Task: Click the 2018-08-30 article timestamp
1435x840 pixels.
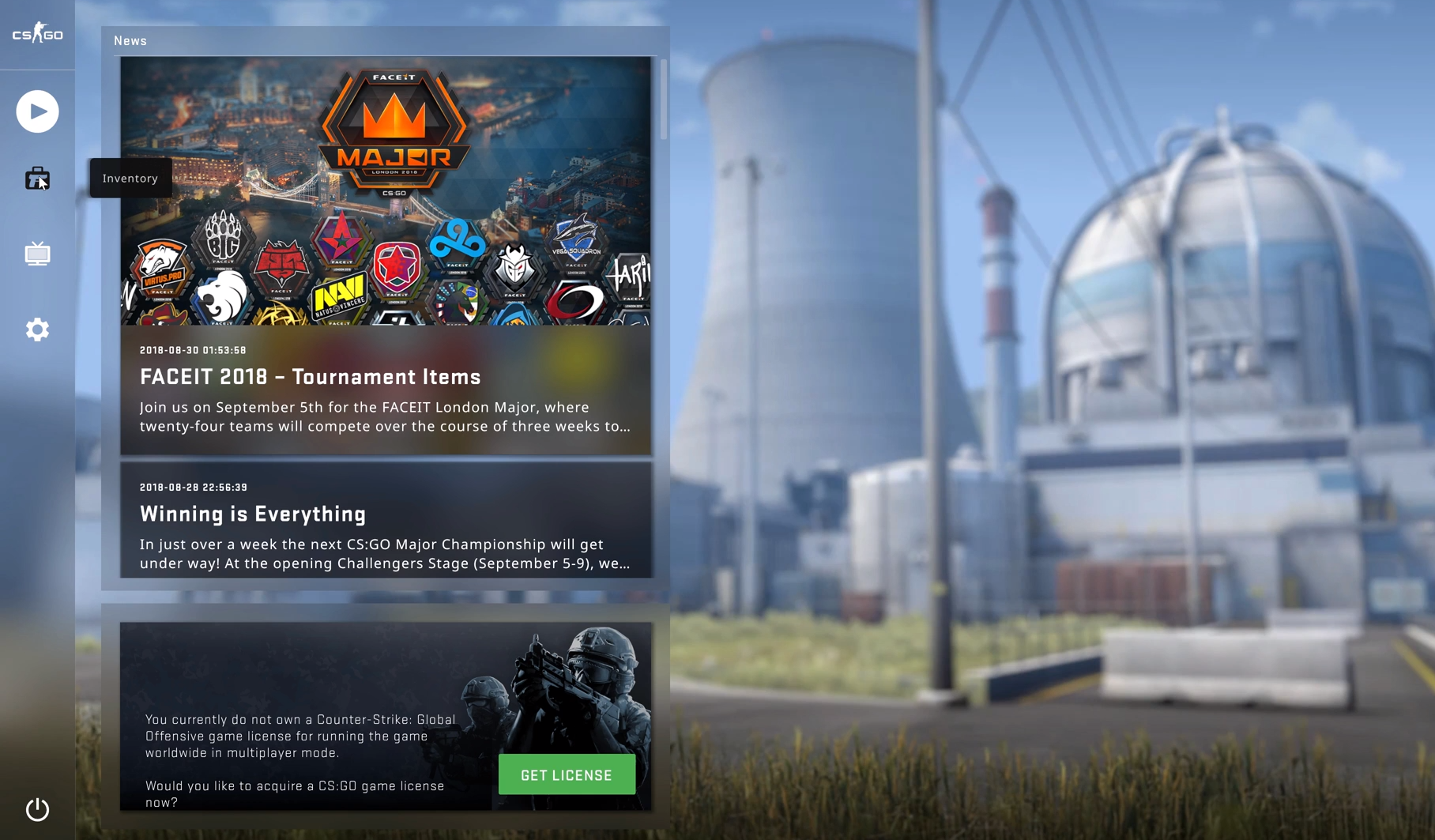Action: [192, 349]
